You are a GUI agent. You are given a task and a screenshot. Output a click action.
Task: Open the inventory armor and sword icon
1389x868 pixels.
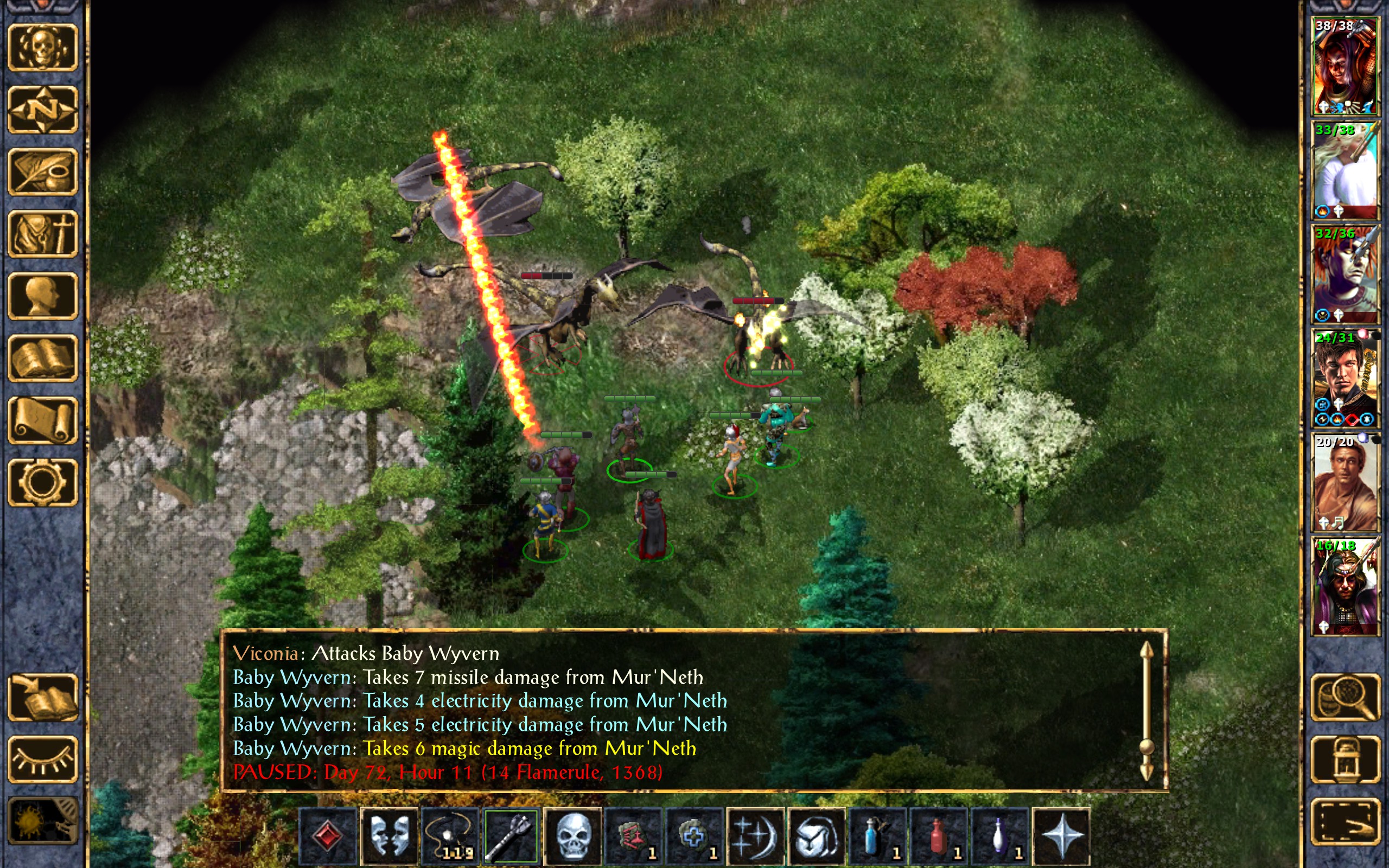(42, 234)
